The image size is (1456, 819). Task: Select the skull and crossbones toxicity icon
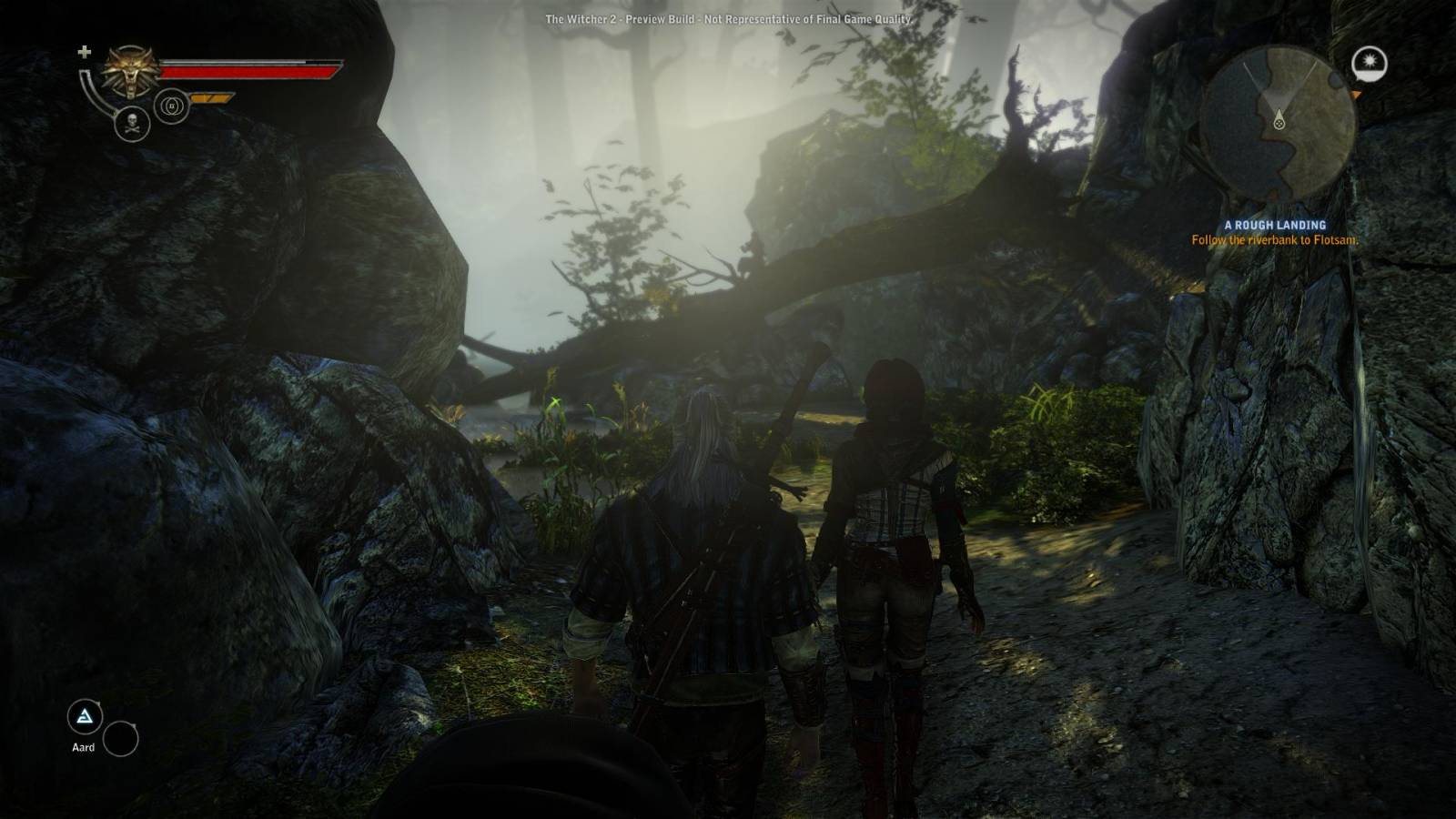click(x=132, y=124)
